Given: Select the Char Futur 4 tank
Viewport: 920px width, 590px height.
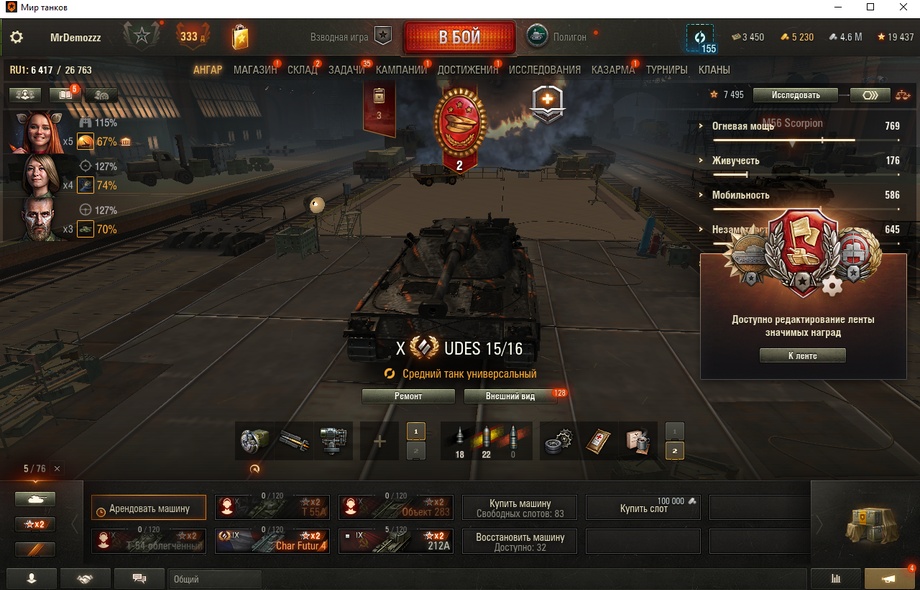Looking at the screenshot, I should click(272, 541).
